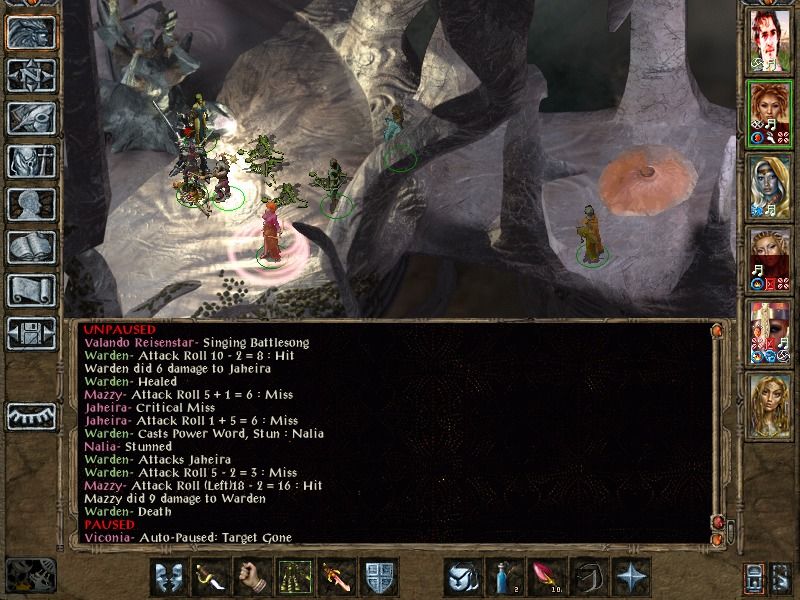Open the priest scroll
The height and width of the screenshot is (600, 800).
(31, 290)
